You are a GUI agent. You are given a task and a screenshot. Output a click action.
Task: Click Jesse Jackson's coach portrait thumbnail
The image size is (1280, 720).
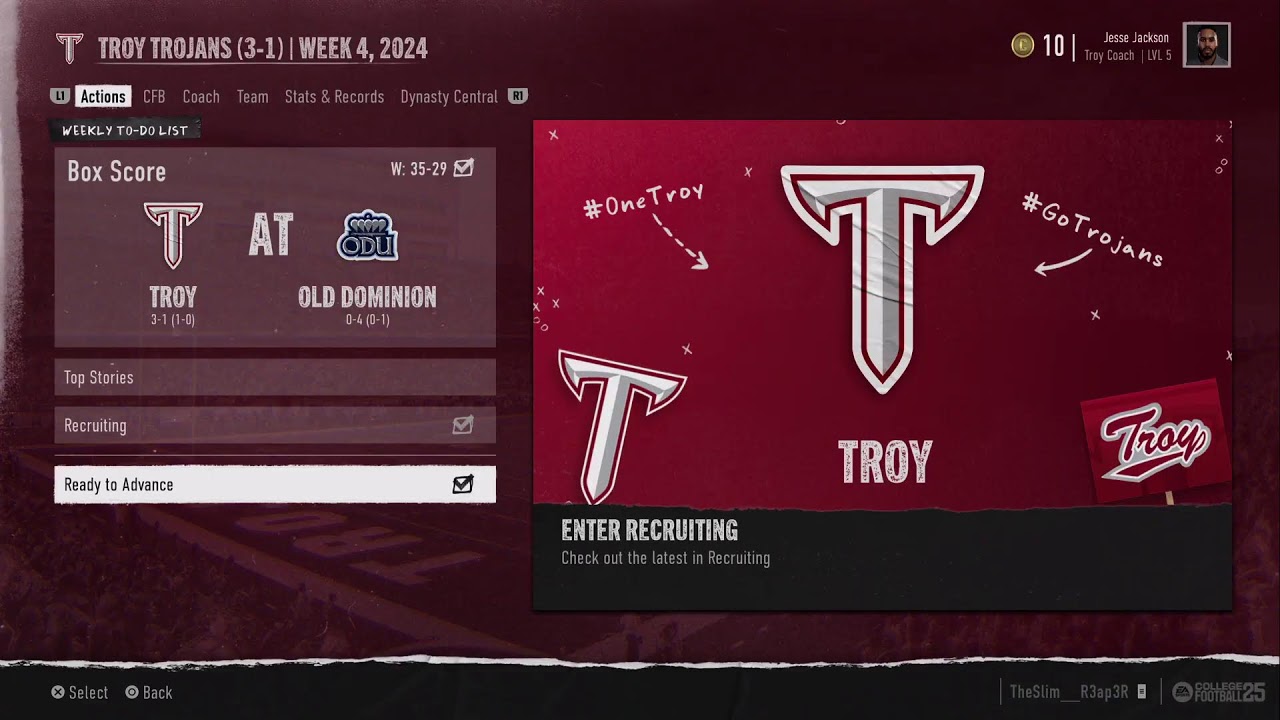tap(1206, 45)
